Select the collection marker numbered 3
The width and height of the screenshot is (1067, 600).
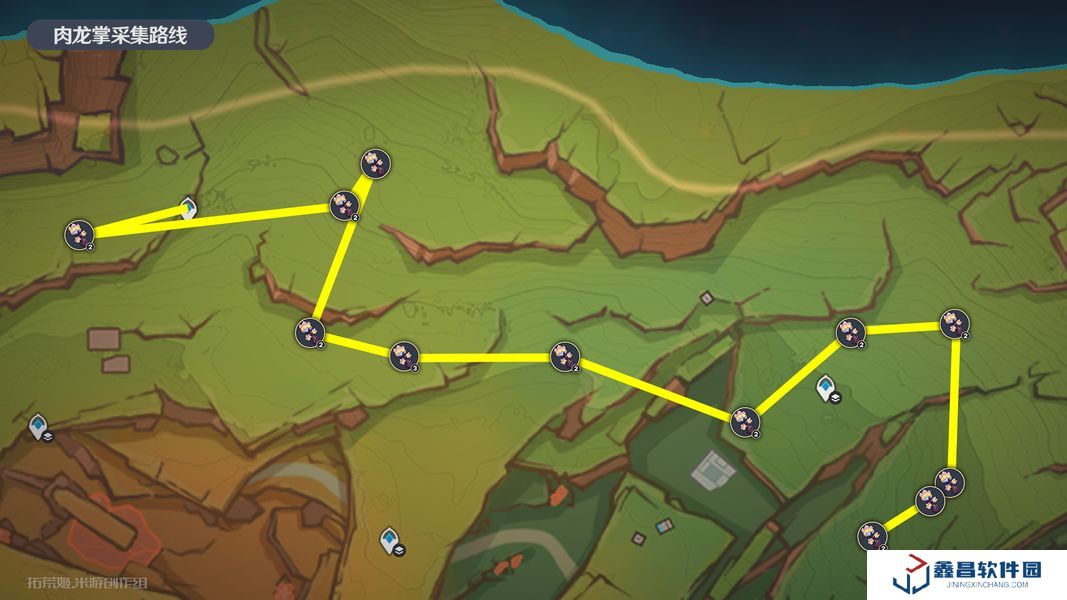403,354
